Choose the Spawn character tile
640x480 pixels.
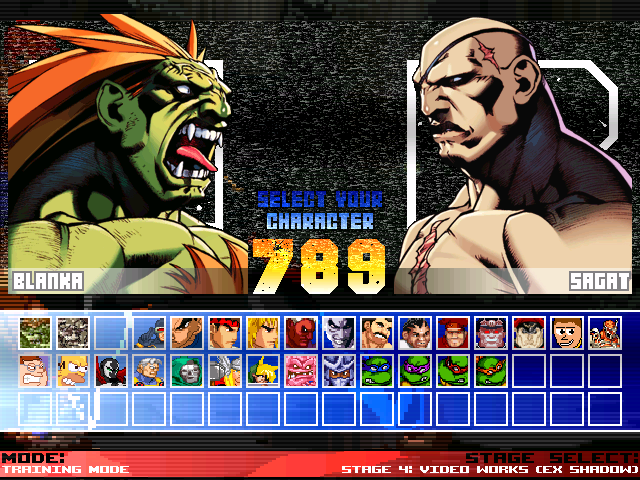coord(111,371)
